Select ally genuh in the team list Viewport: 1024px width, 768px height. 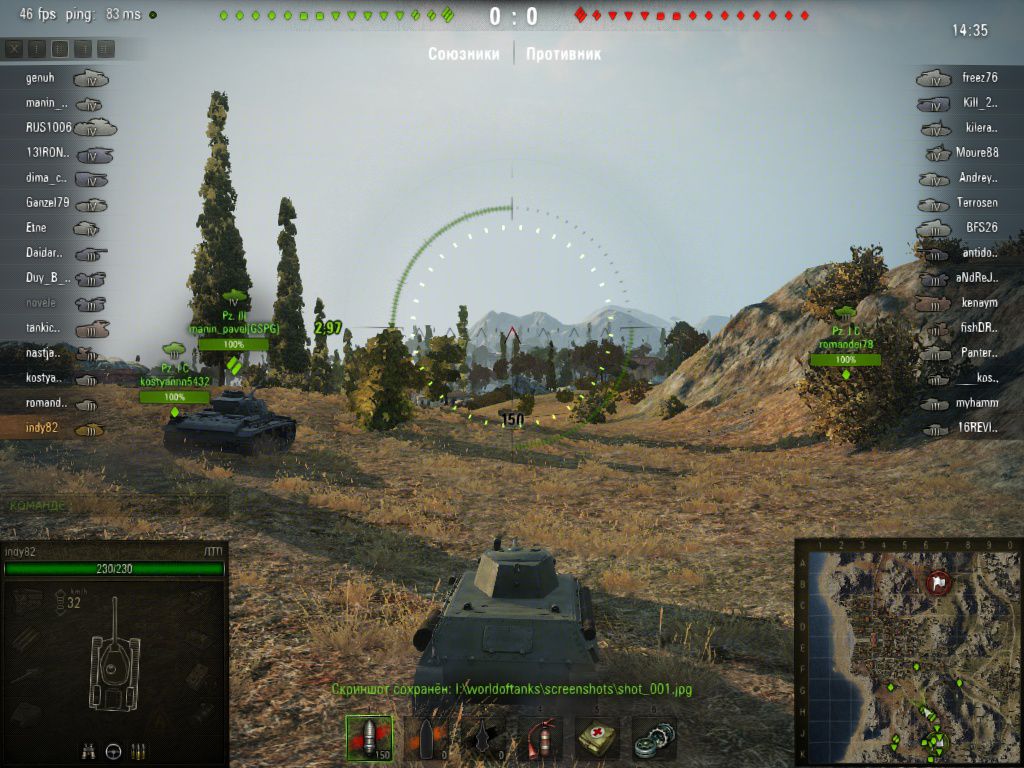[x=41, y=78]
